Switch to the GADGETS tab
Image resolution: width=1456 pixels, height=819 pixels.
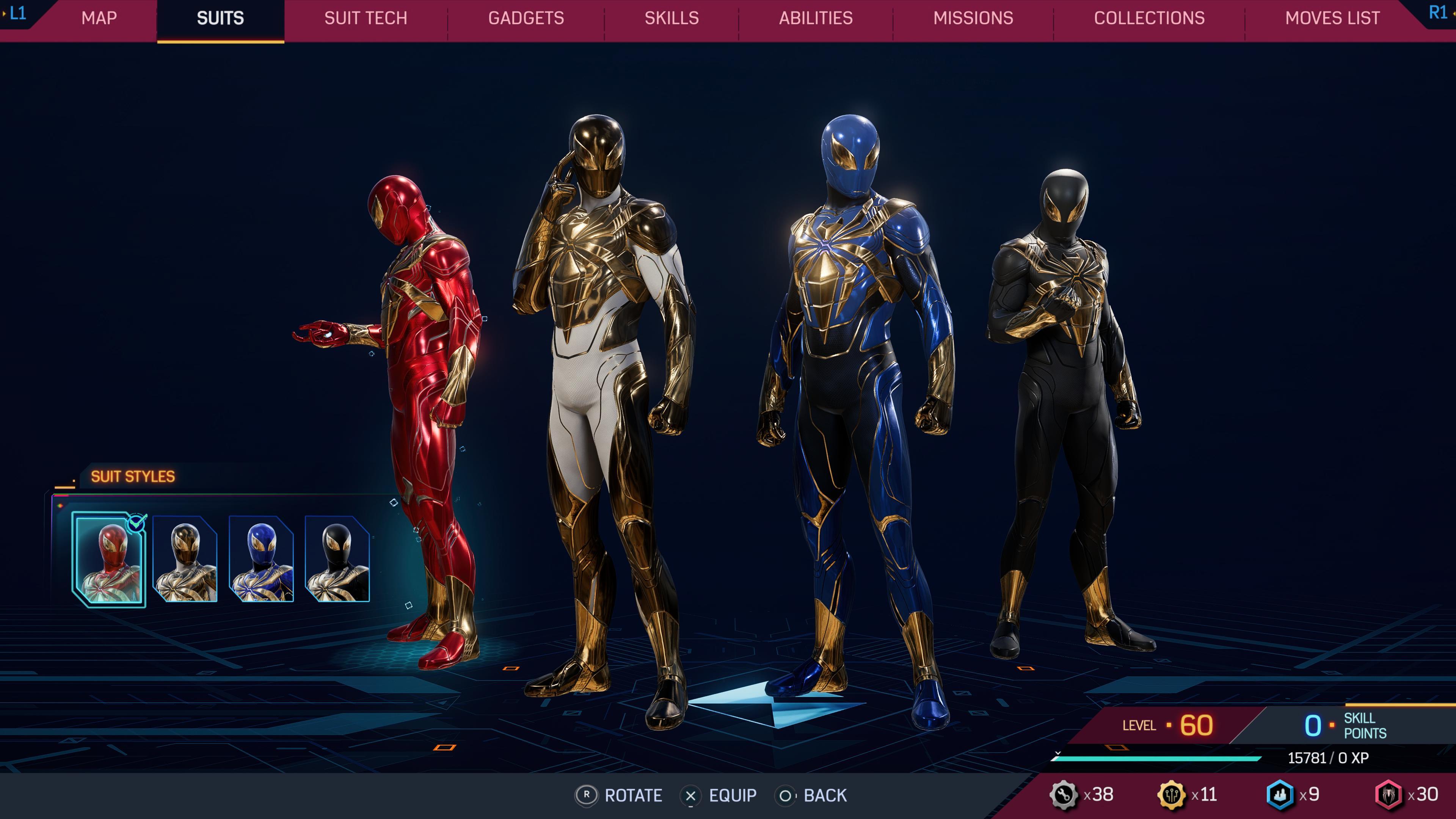tap(526, 18)
